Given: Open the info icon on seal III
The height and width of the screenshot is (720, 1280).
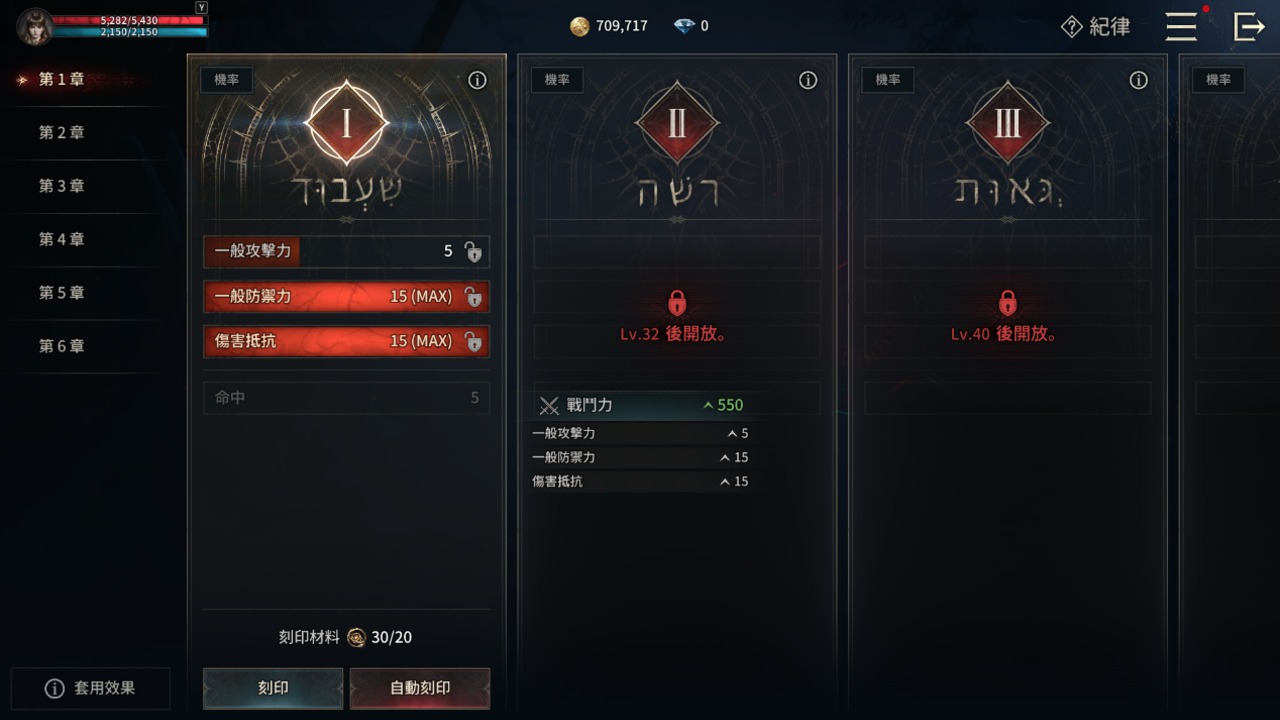Looking at the screenshot, I should [x=1138, y=81].
